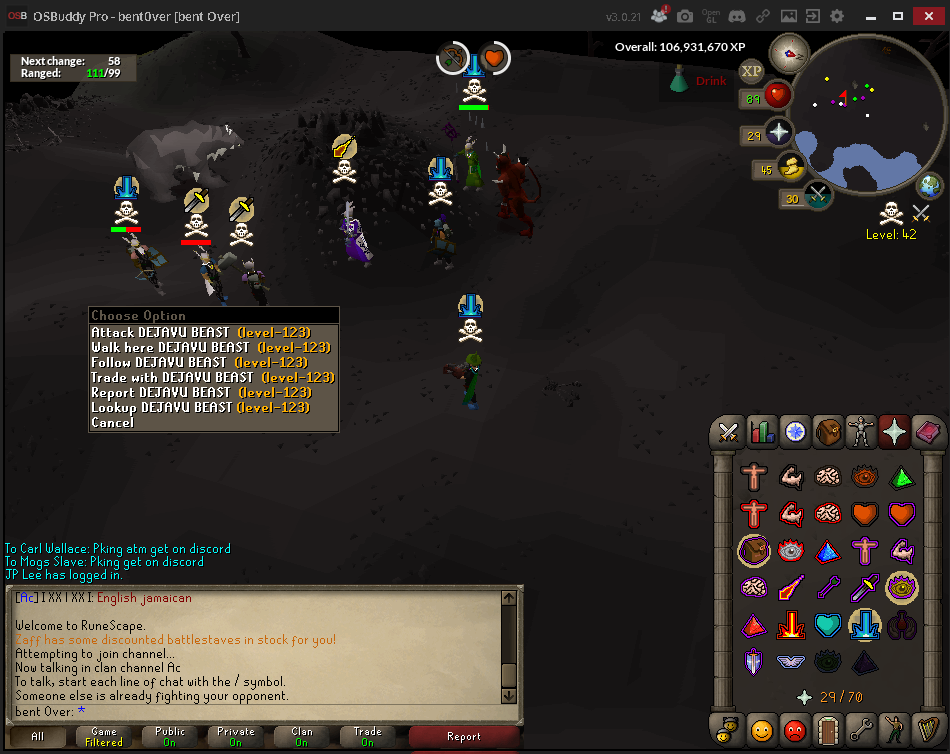Activate the special attack orb

pyautogui.click(x=818, y=197)
